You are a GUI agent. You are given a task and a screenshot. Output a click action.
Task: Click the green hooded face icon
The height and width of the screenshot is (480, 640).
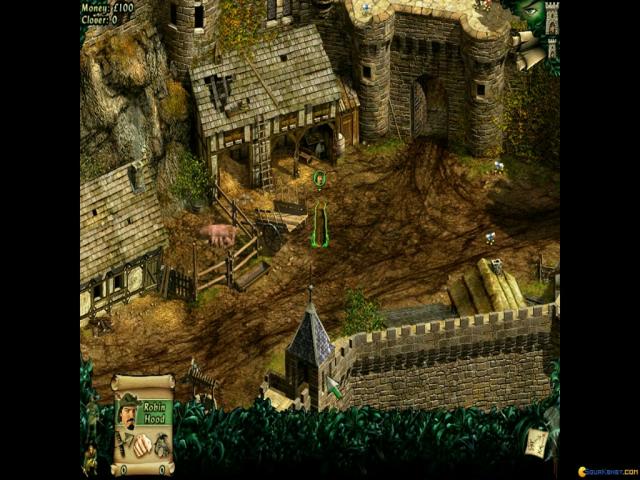[532, 14]
